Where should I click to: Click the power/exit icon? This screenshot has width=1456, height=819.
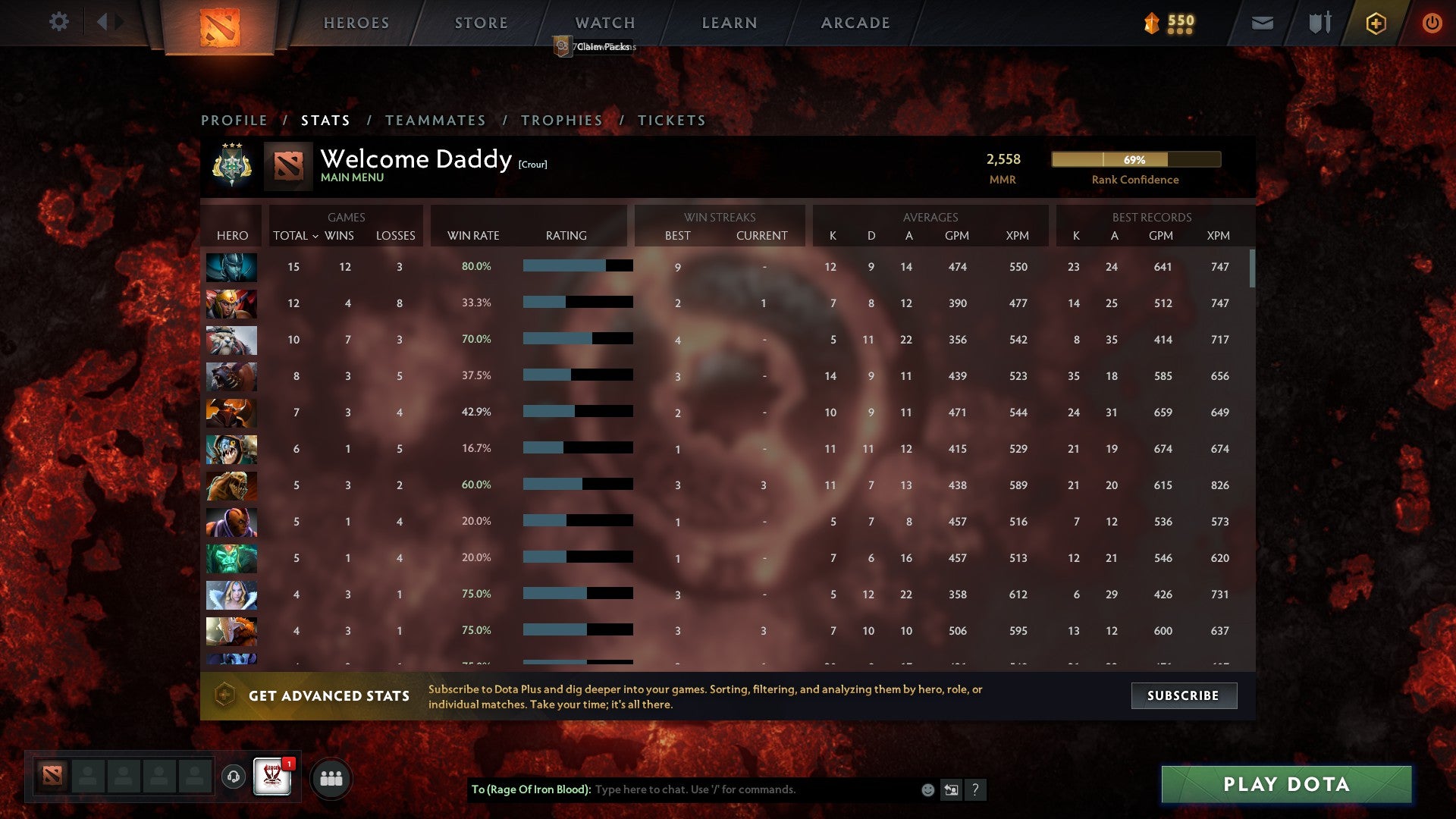(x=1432, y=23)
